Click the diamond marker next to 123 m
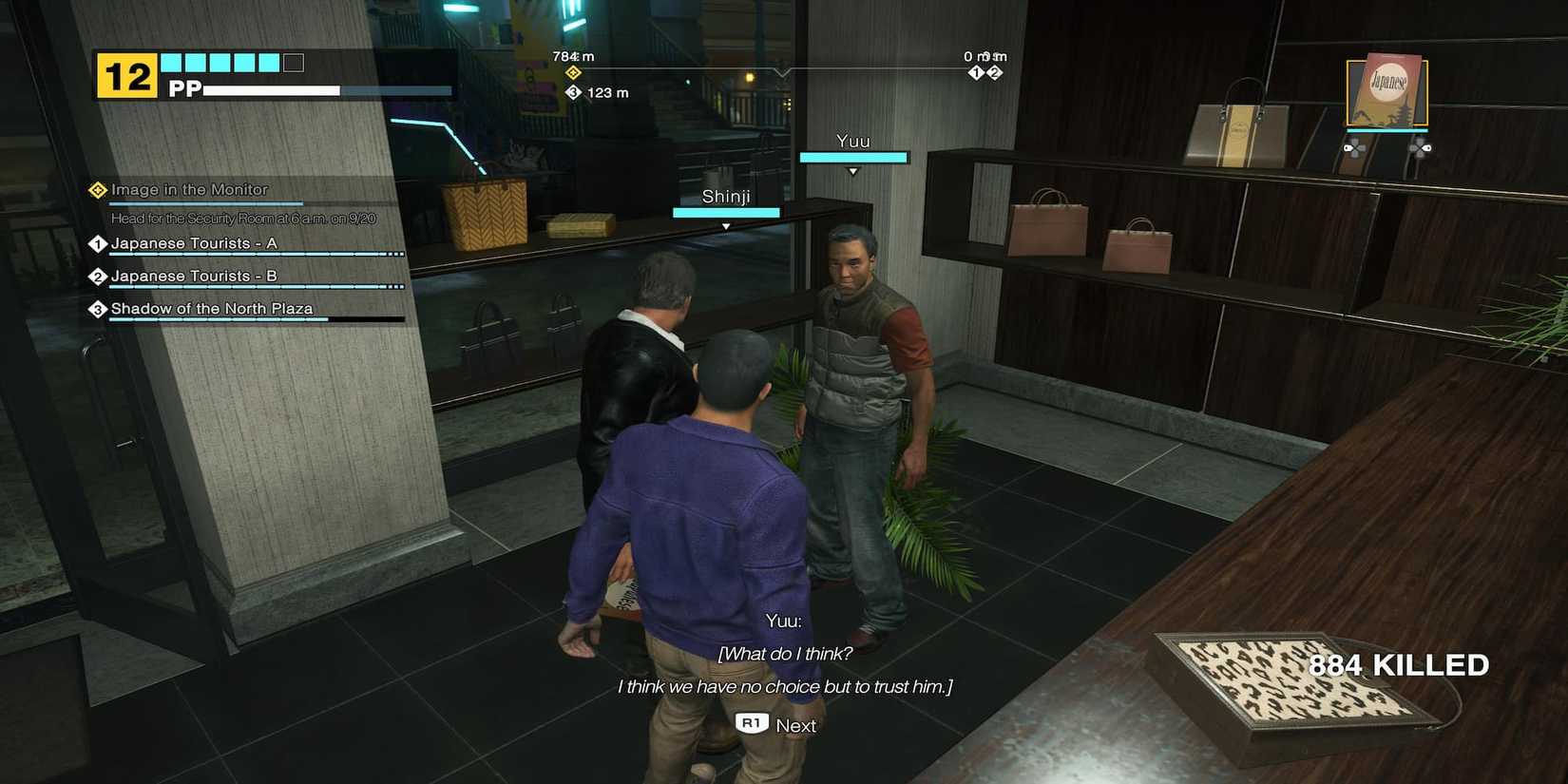The image size is (1568, 784). (x=573, y=92)
